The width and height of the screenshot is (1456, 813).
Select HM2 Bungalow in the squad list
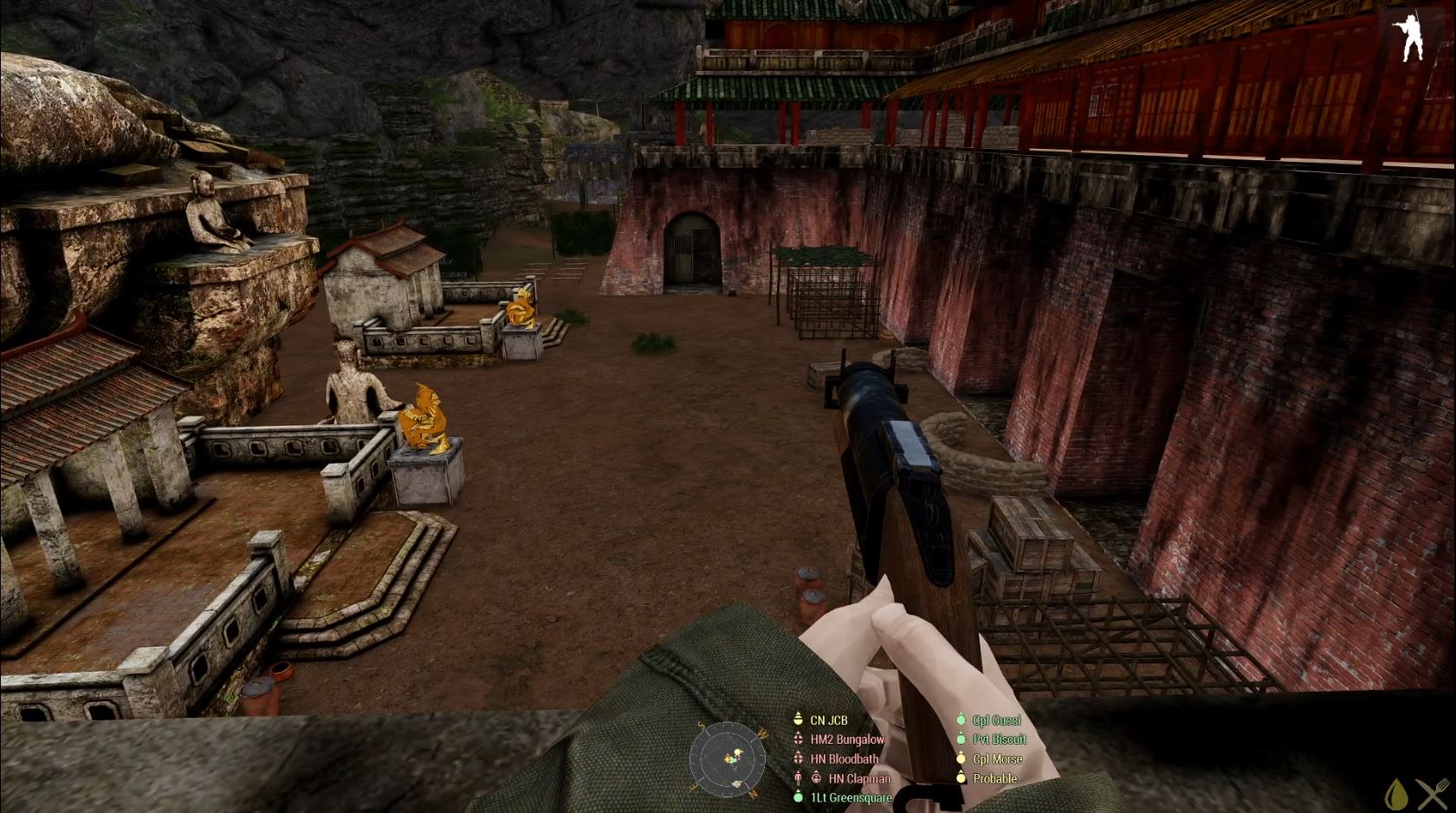(846, 739)
